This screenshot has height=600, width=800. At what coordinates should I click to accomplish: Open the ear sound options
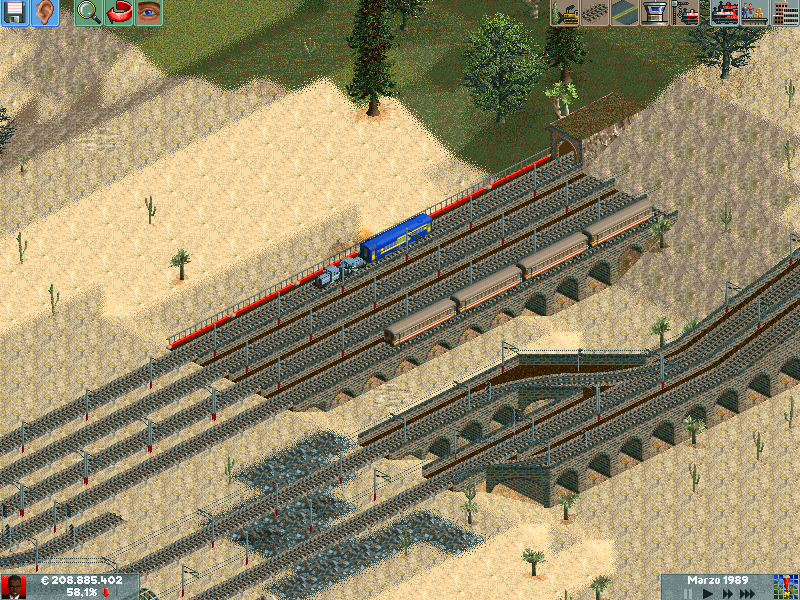[x=45, y=13]
